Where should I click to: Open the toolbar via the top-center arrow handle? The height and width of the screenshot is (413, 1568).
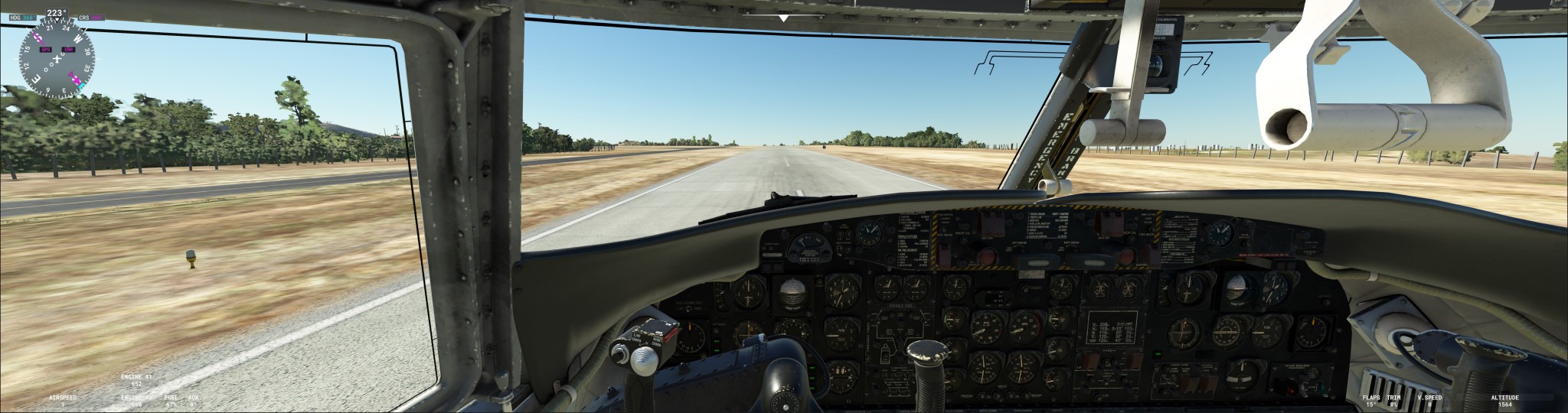783,17
